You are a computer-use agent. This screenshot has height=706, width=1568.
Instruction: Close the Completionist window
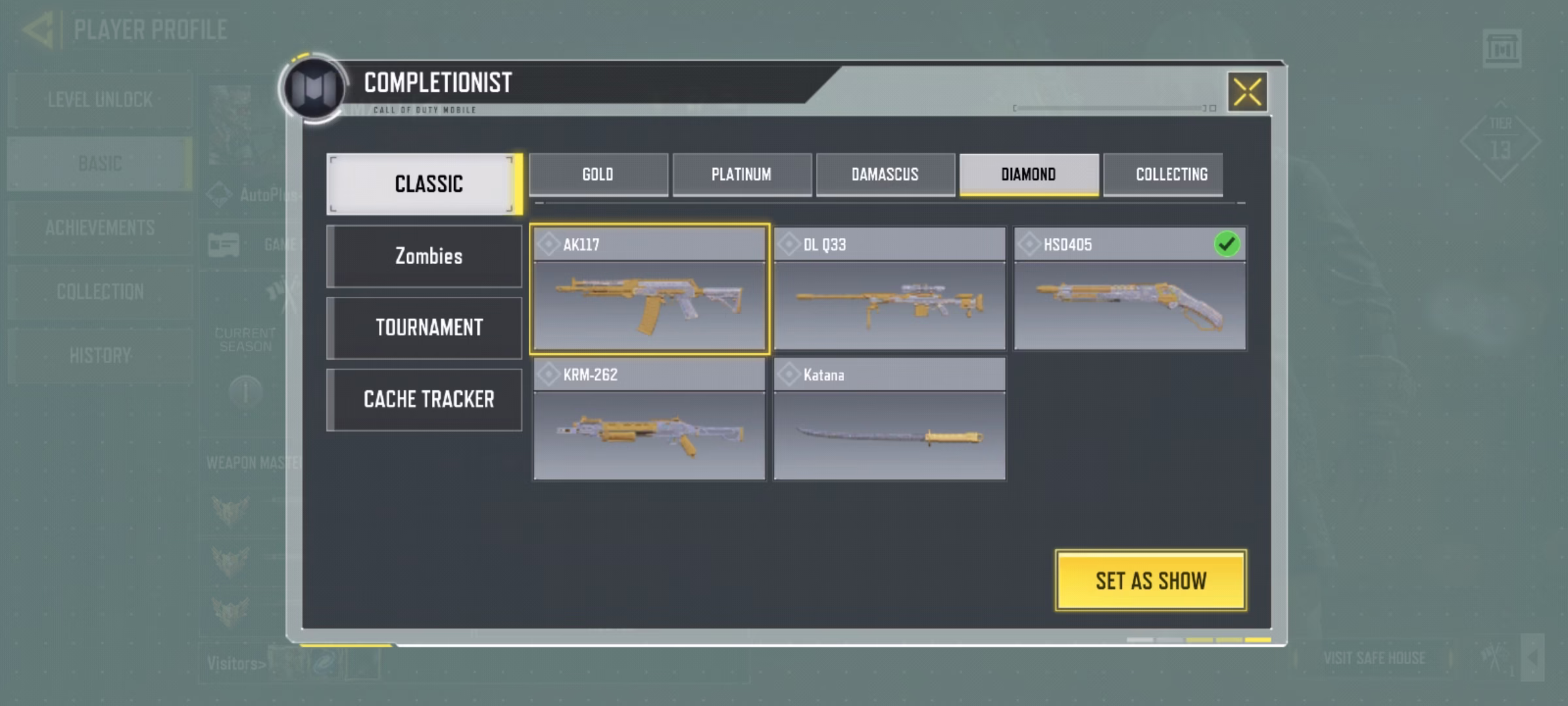[x=1247, y=92]
